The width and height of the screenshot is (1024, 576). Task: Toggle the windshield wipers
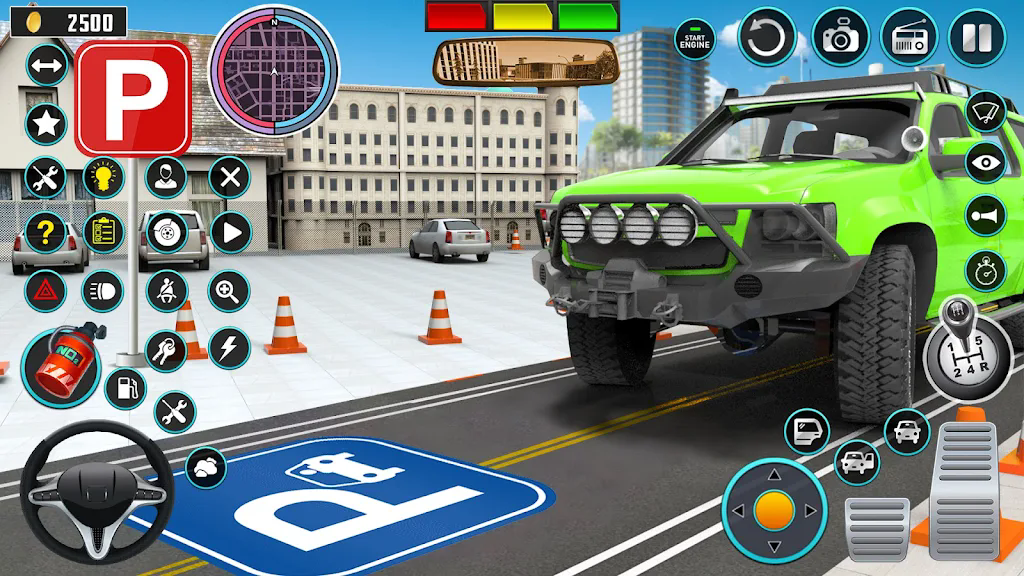pos(987,110)
